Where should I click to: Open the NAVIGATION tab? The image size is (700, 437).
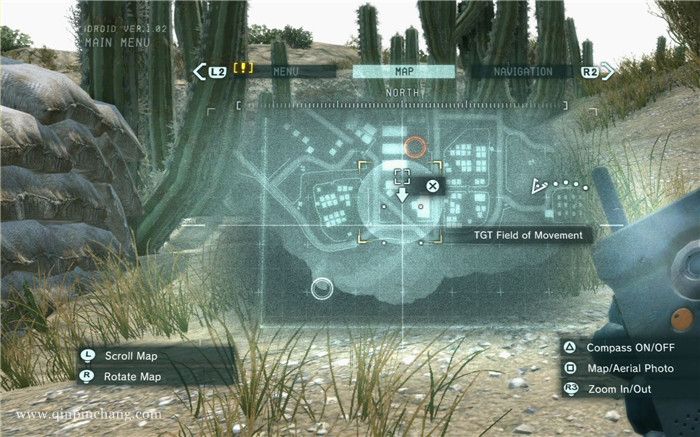pyautogui.click(x=523, y=72)
